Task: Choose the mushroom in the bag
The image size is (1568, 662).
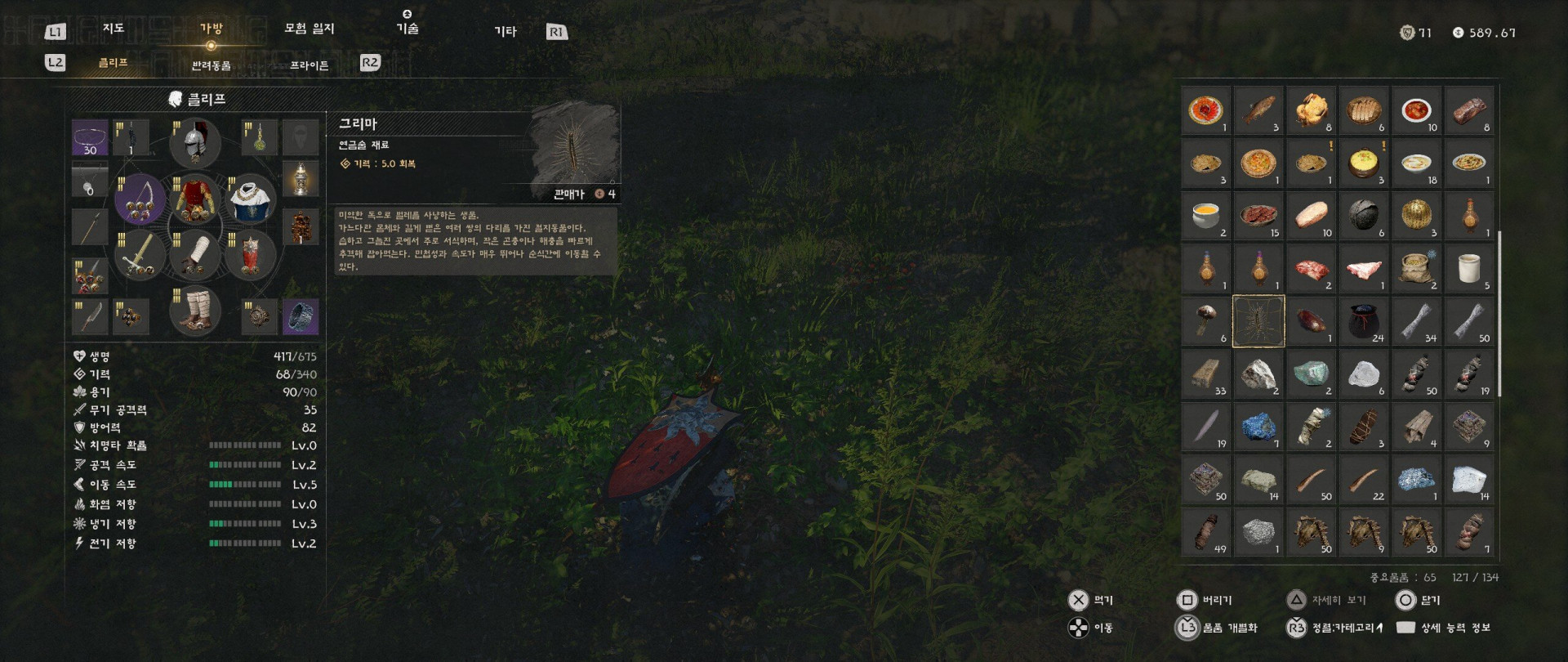Action: point(1206,321)
